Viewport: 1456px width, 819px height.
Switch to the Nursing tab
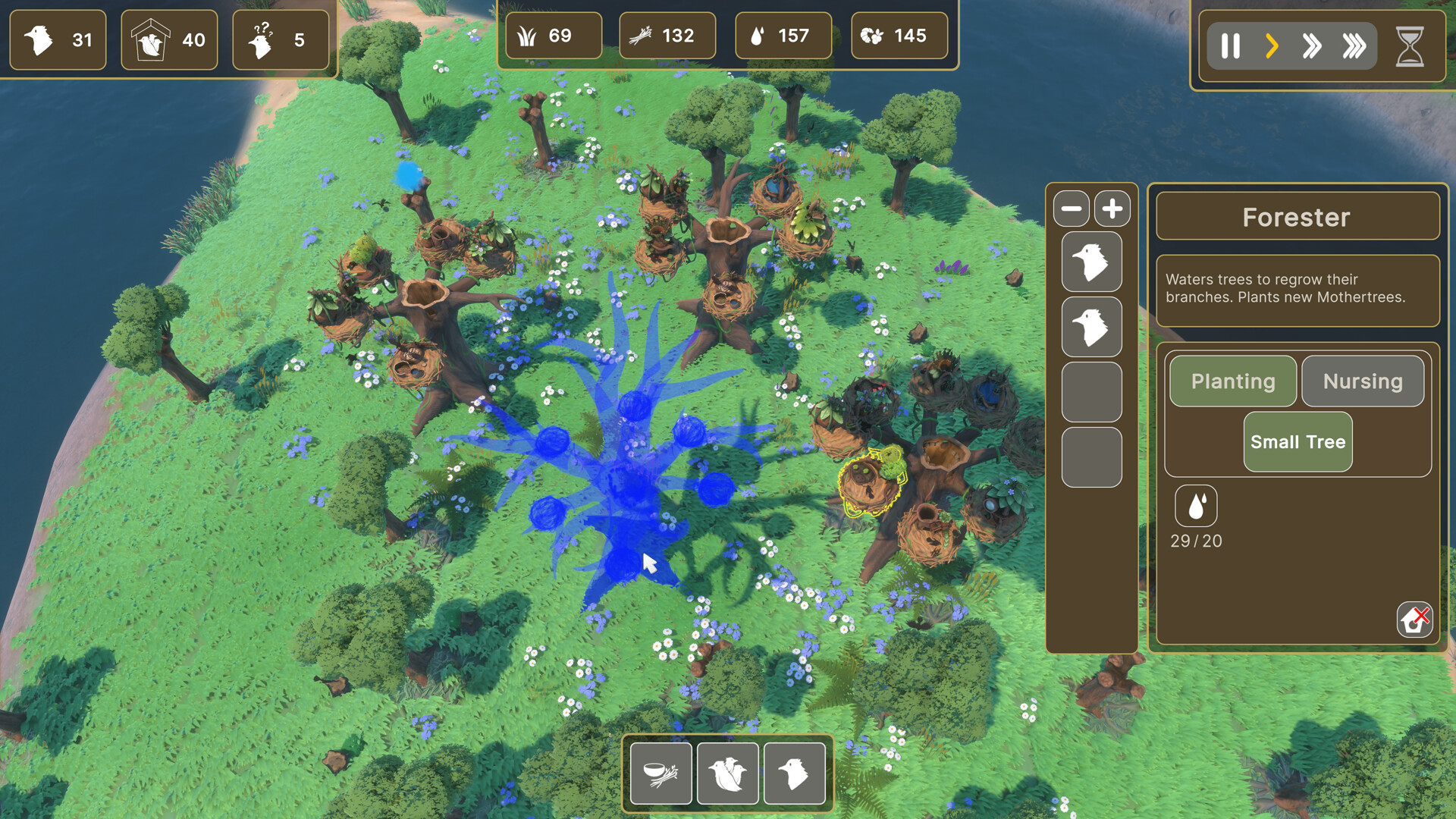click(1362, 381)
